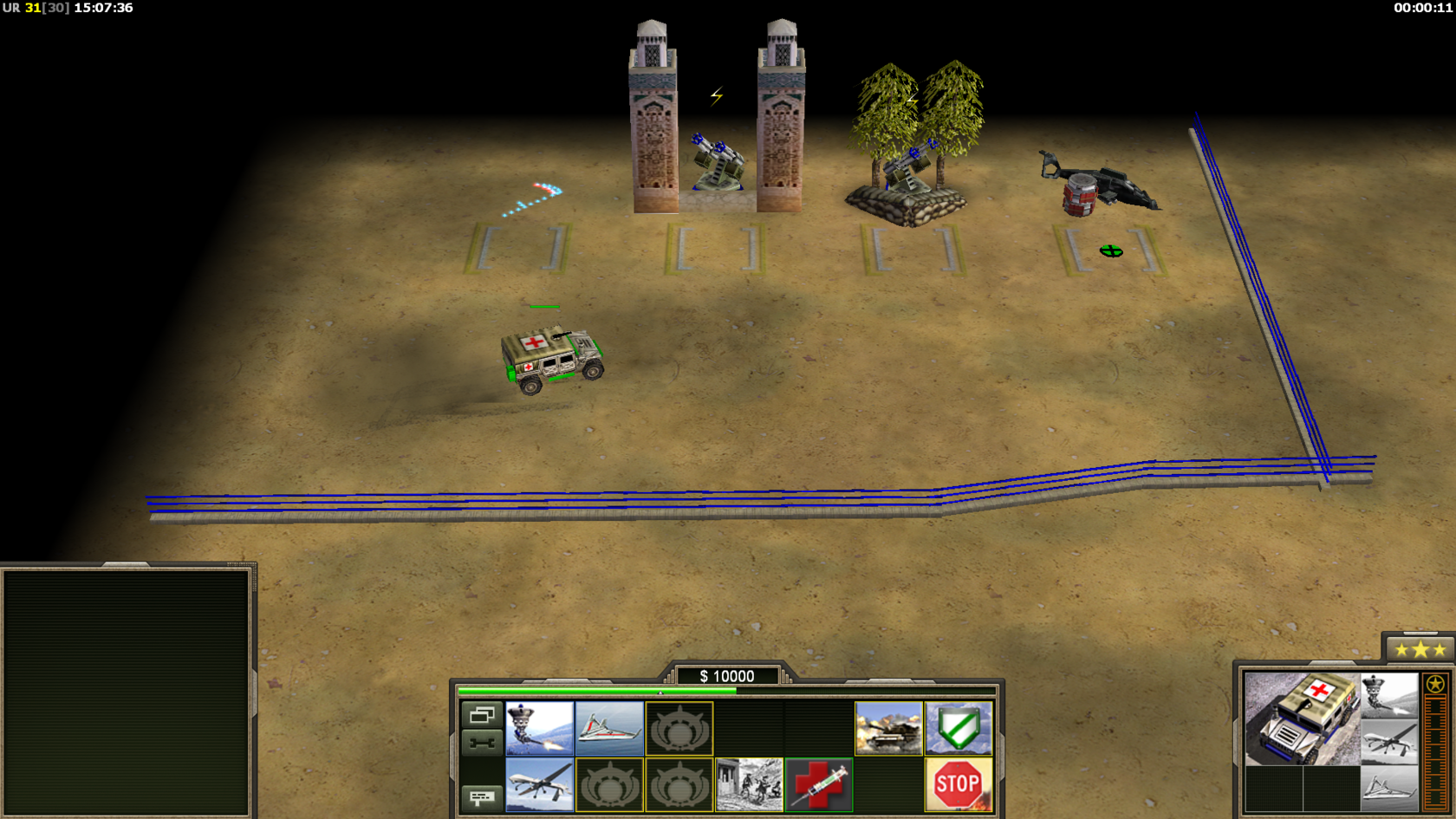Click the overlapping windows options button
Screen dimensions: 1456x819
point(482,715)
